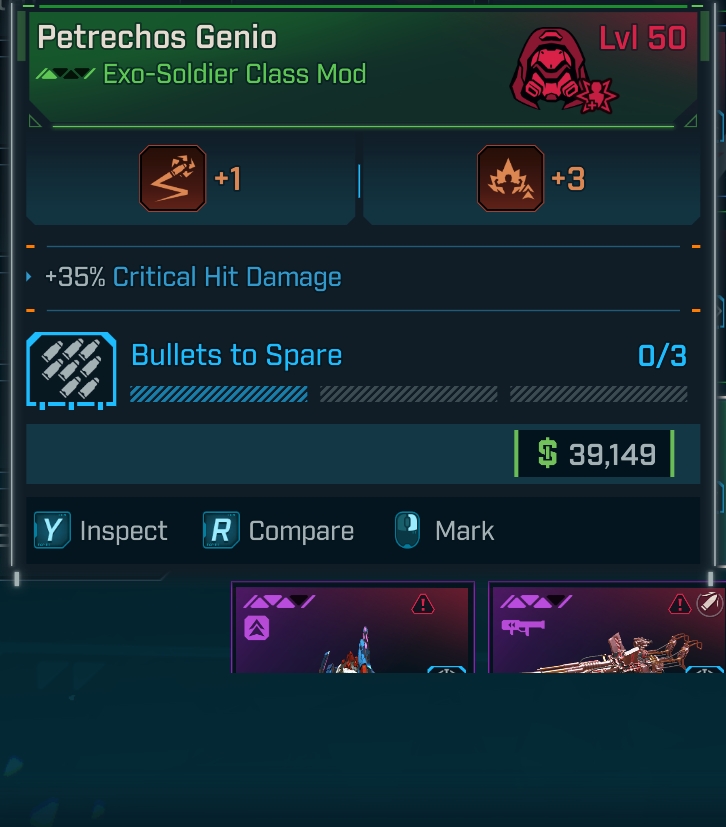
Task: Expand the Critical Hit Damage stat row
Action: coord(30,277)
